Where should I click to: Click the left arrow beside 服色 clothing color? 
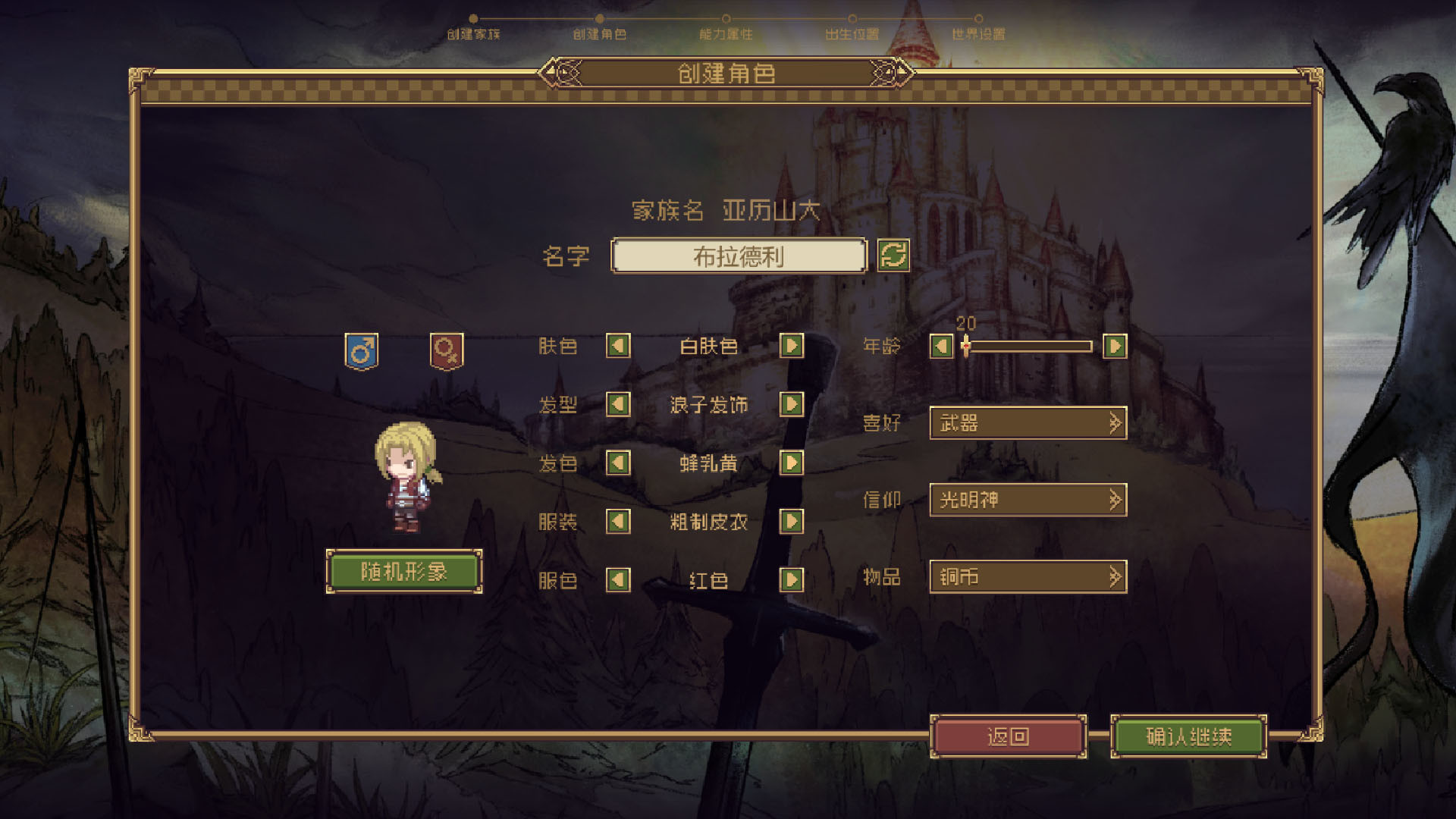(x=618, y=580)
